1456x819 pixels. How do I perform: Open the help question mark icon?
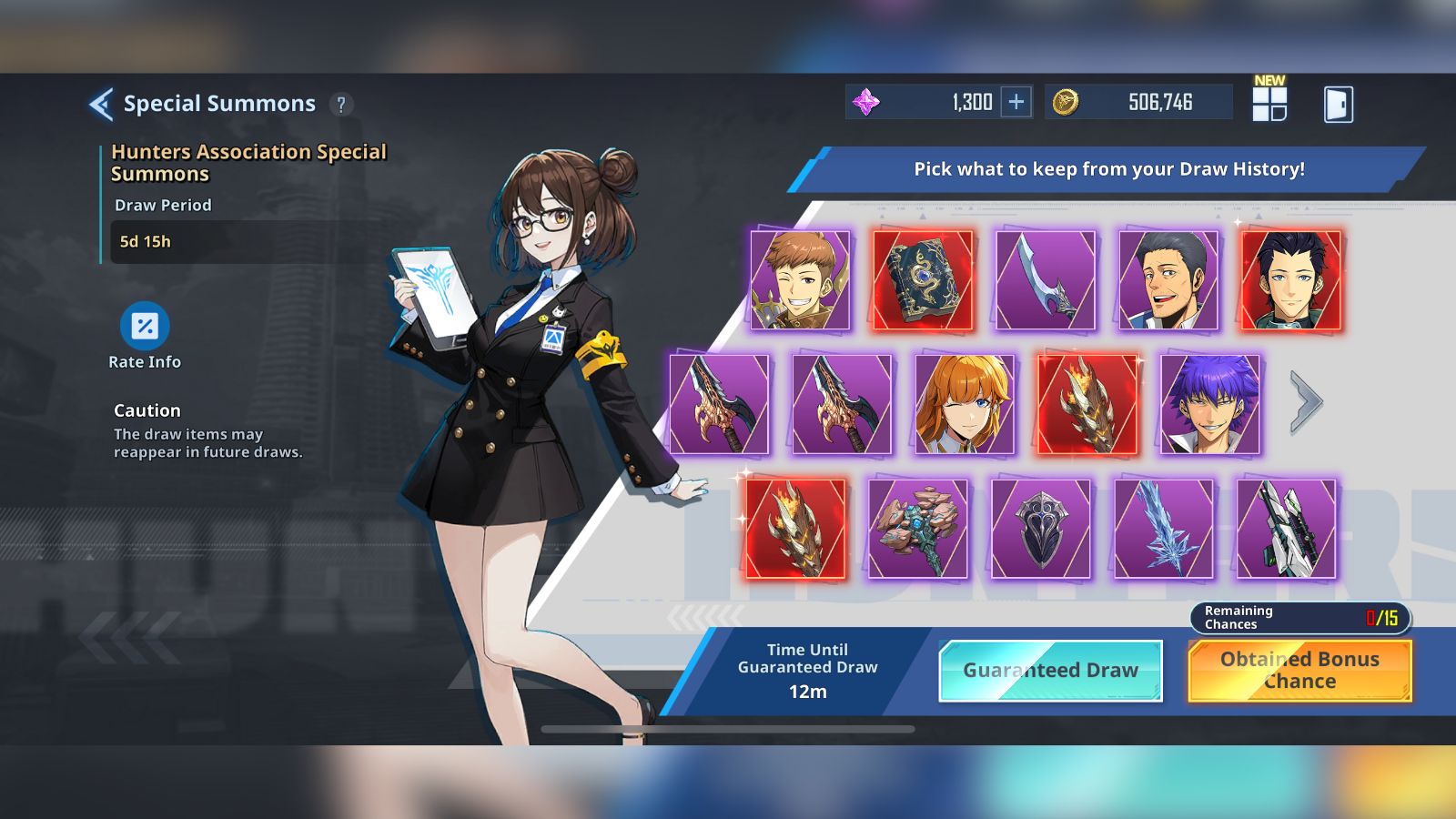[340, 103]
